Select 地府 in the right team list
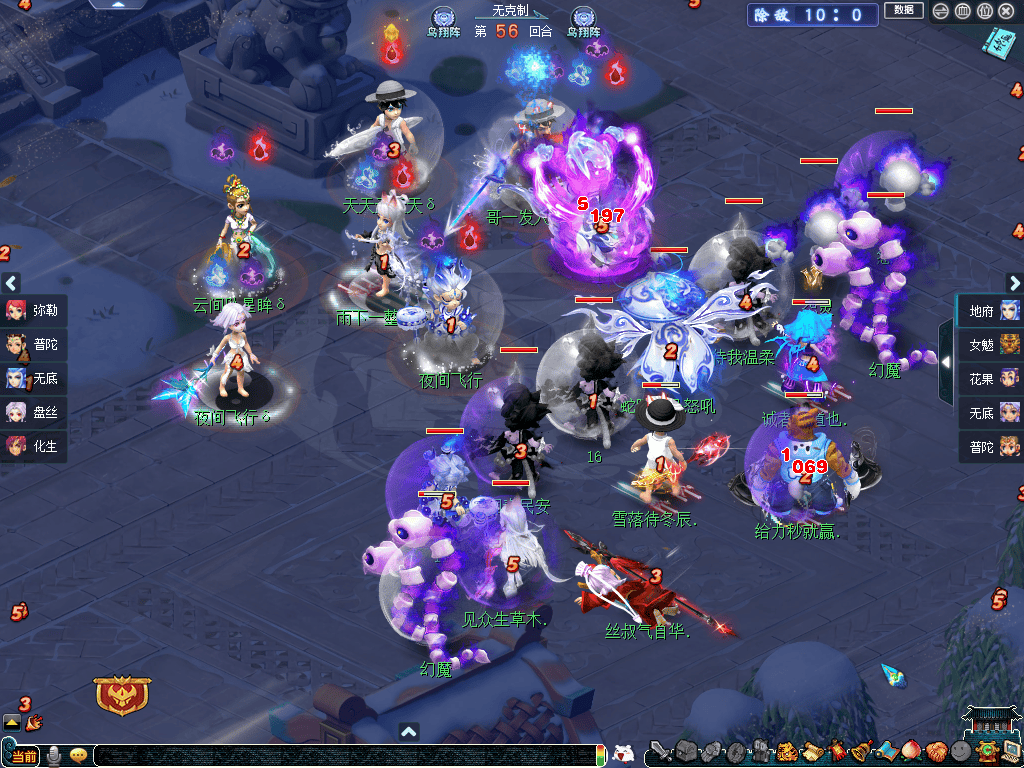This screenshot has width=1024, height=768. [x=991, y=311]
